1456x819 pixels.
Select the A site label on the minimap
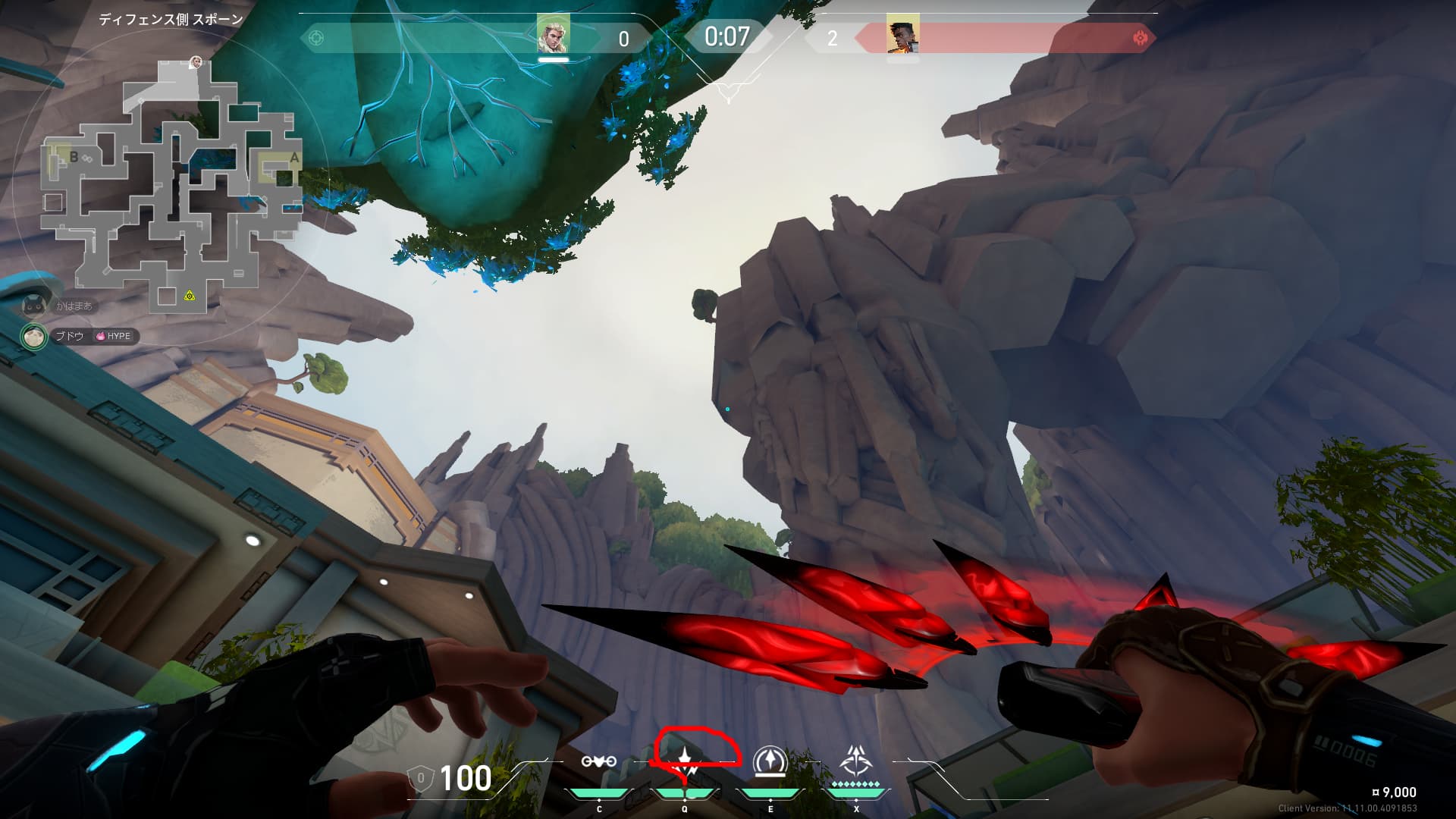tap(294, 158)
